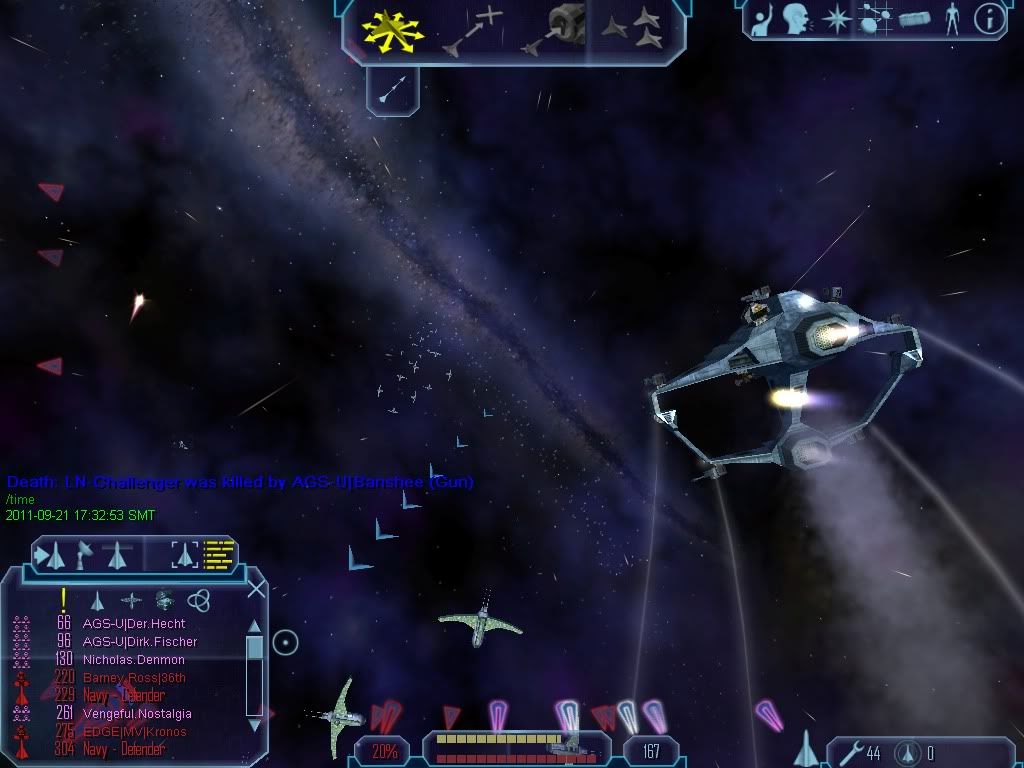Show important contacts with the exclamation filter
The width and height of the screenshot is (1024, 768).
pos(63,600)
